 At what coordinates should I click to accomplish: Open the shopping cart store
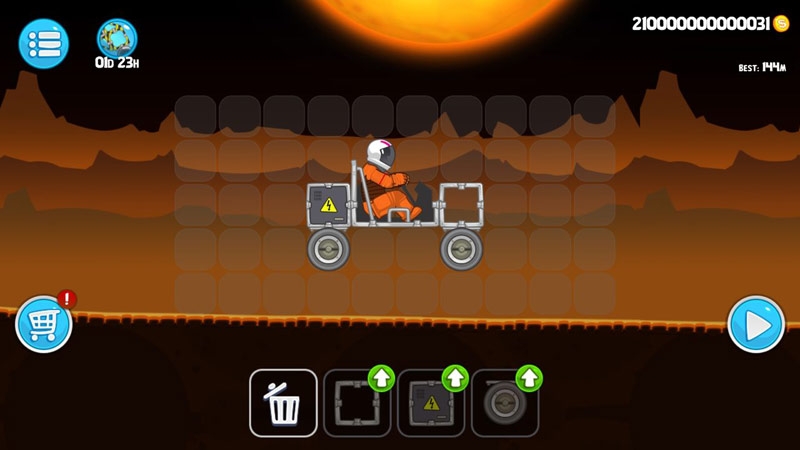click(x=44, y=326)
